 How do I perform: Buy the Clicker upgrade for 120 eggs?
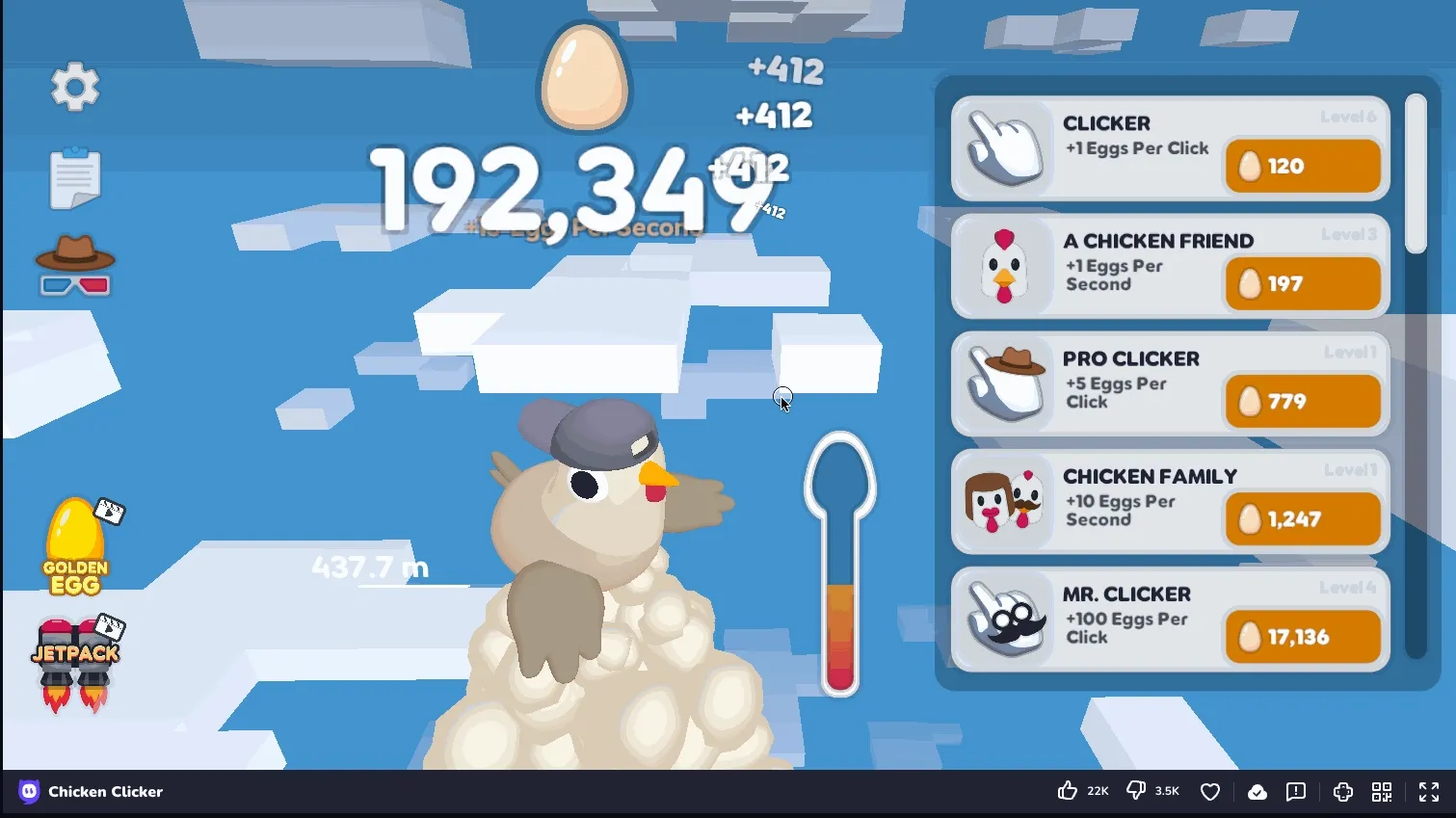[x=1302, y=166]
